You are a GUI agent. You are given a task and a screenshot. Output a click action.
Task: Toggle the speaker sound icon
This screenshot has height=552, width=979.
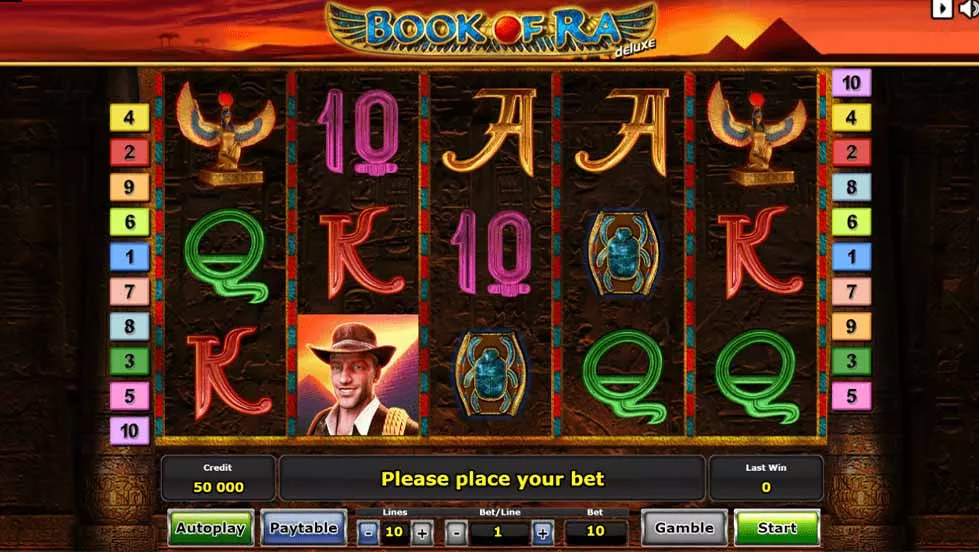point(969,8)
